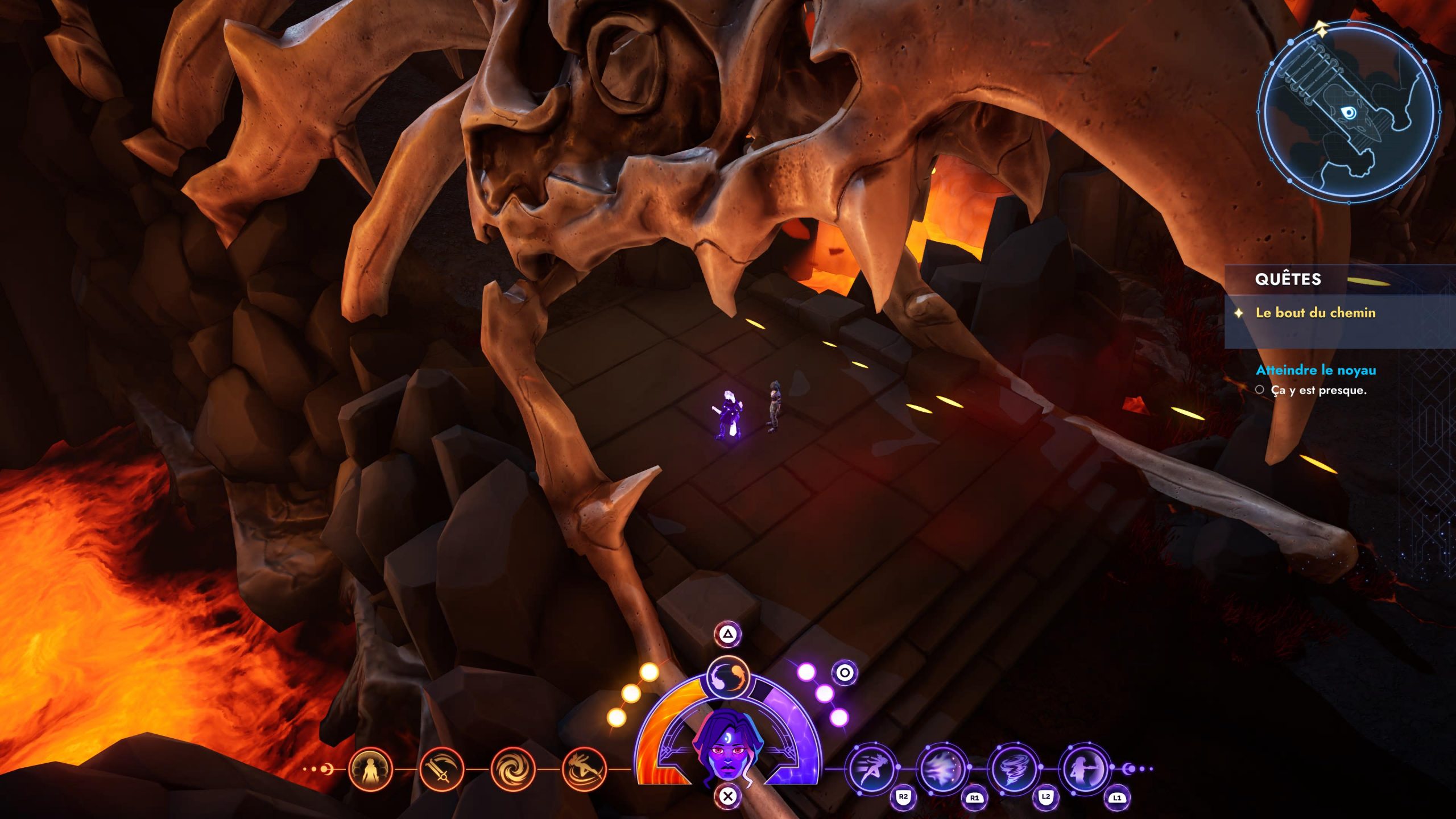The height and width of the screenshot is (819, 1456).
Task: Select the "Le bout du chemin" quest
Action: 1315,313
